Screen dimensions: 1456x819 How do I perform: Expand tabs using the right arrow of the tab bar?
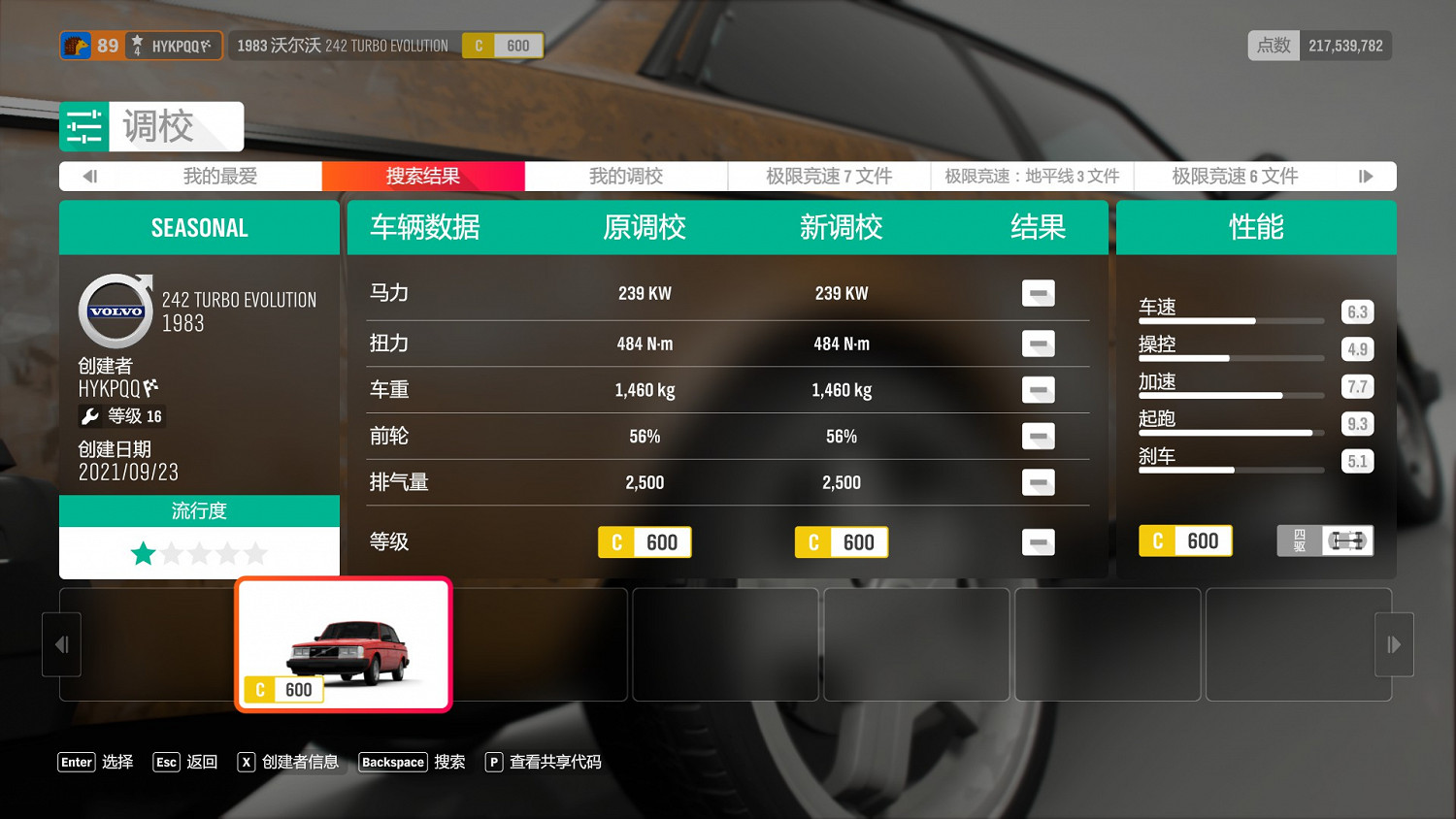[x=1367, y=176]
